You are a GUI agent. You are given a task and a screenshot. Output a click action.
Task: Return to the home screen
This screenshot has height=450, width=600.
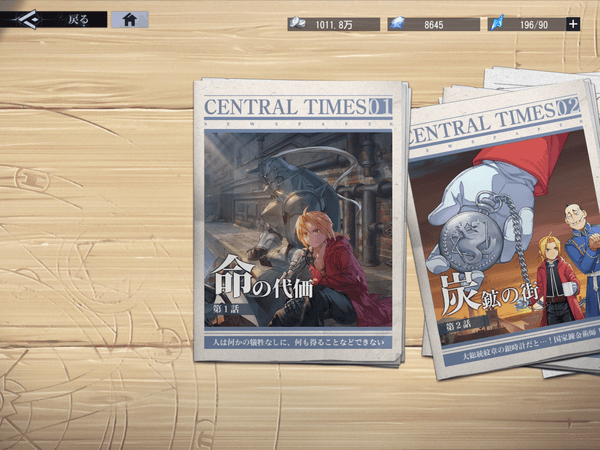tap(130, 19)
